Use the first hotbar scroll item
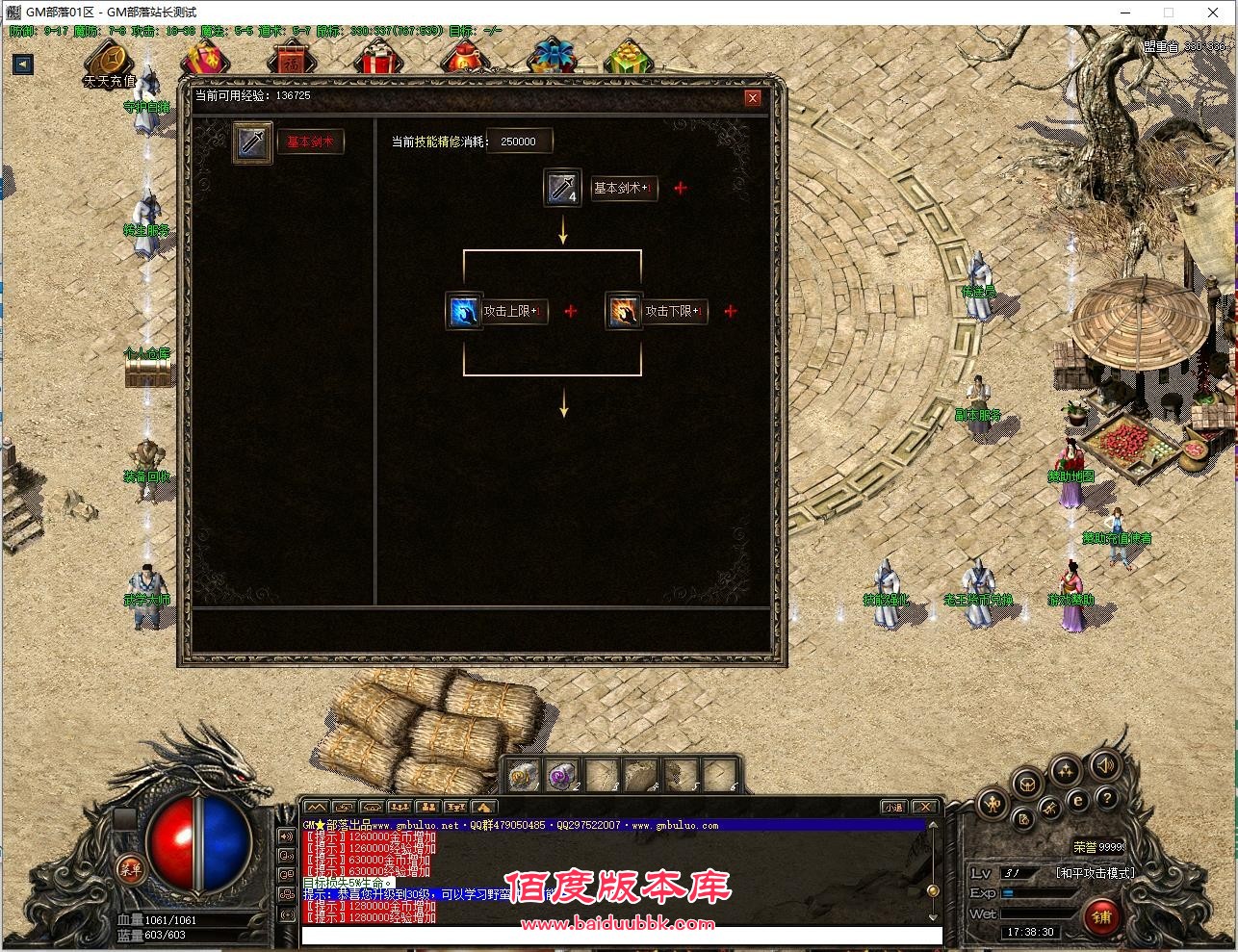Viewport: 1238px width, 952px height. [523, 774]
